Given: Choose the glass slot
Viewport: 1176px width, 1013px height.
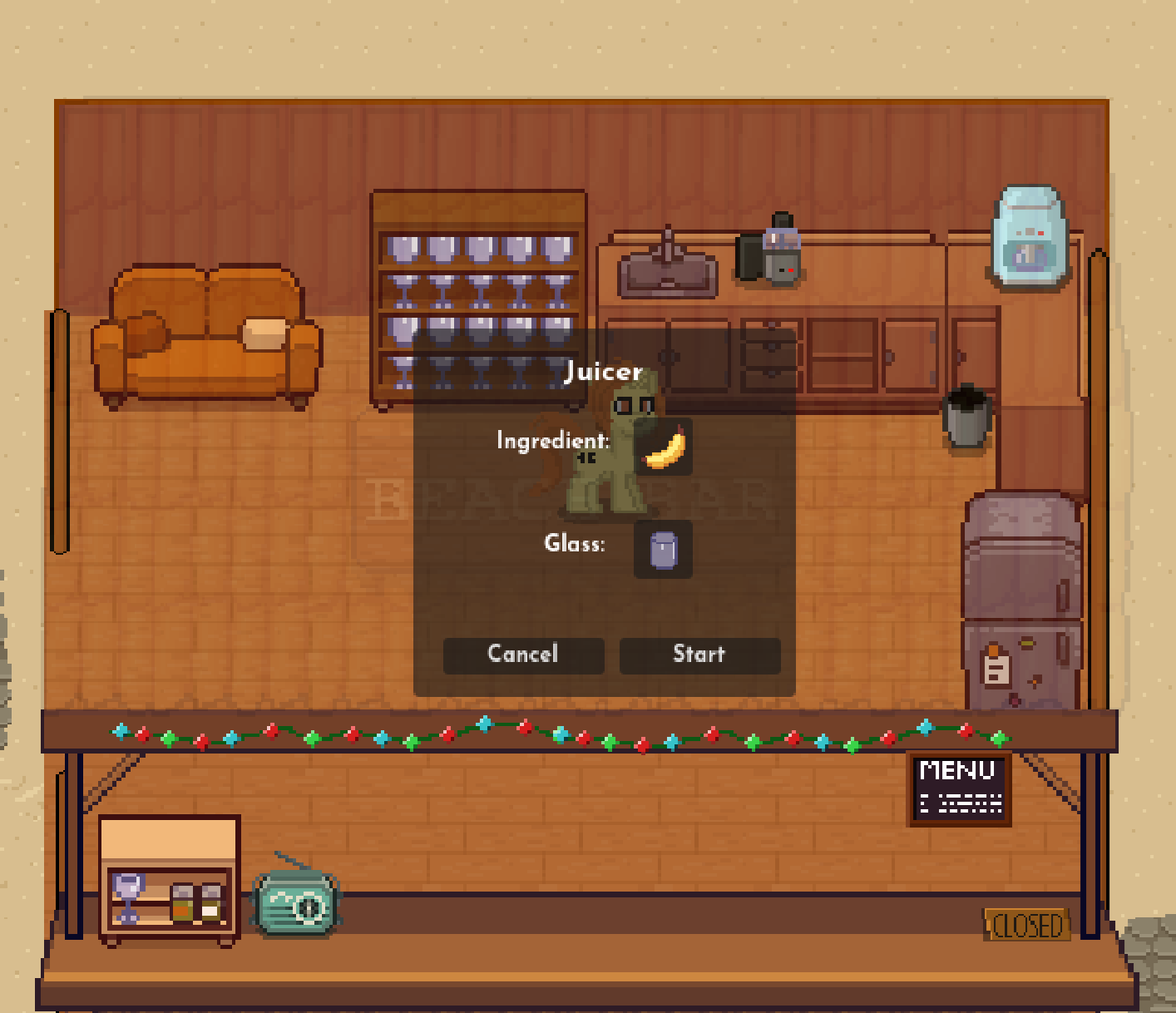Looking at the screenshot, I should point(663,549).
